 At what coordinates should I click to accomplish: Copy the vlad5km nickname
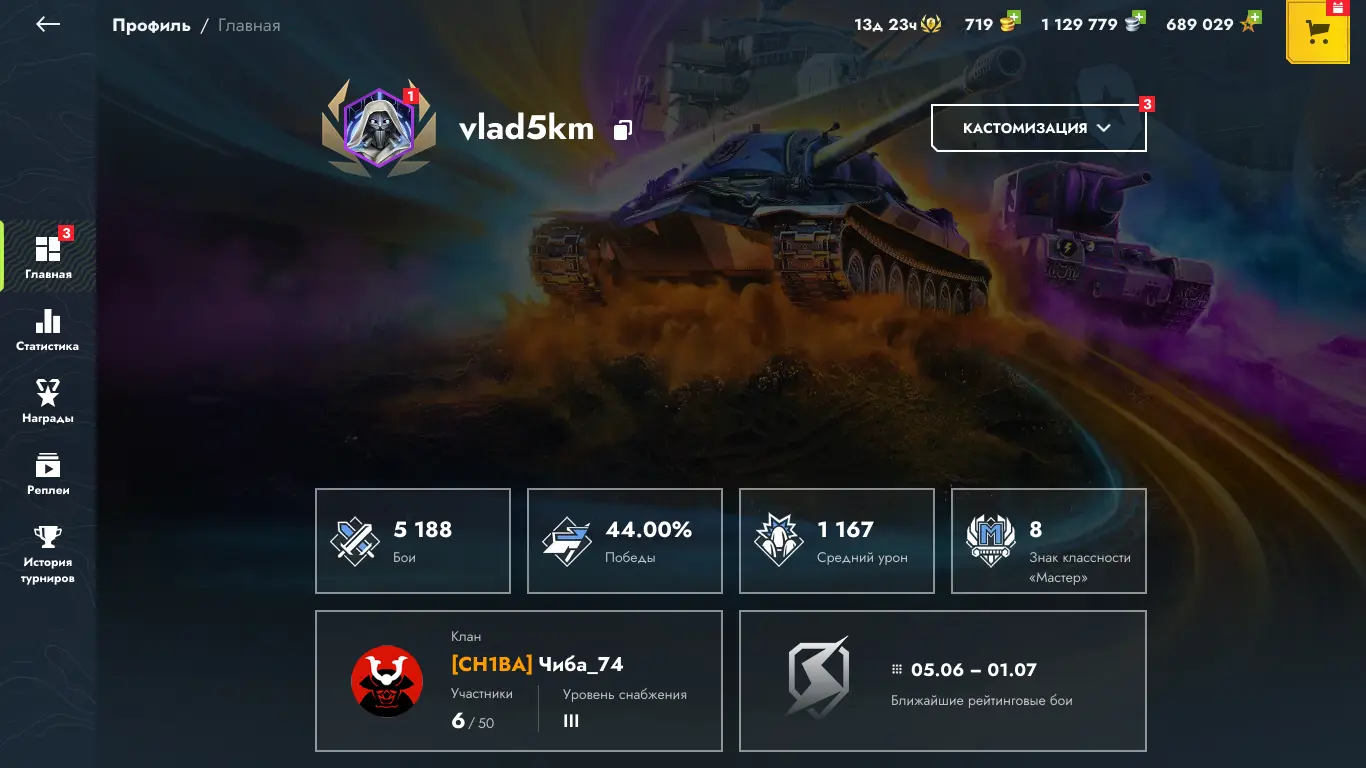pos(623,130)
